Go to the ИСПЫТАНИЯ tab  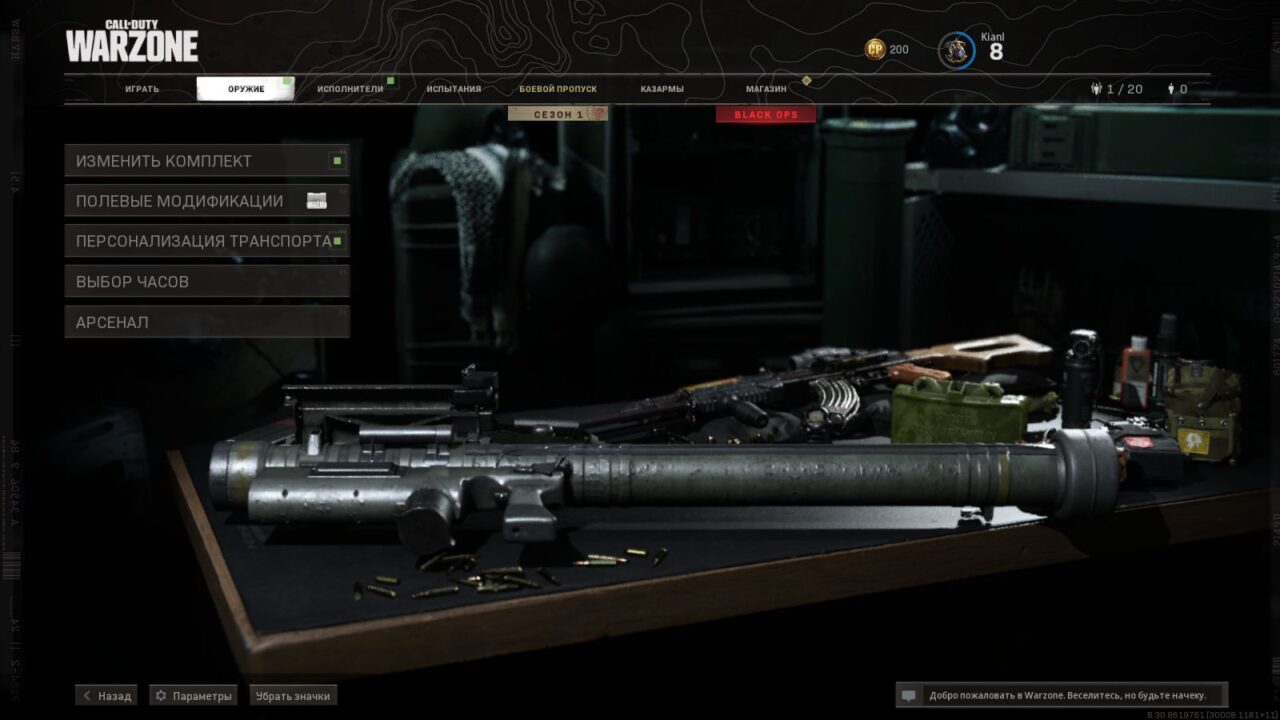tap(454, 89)
